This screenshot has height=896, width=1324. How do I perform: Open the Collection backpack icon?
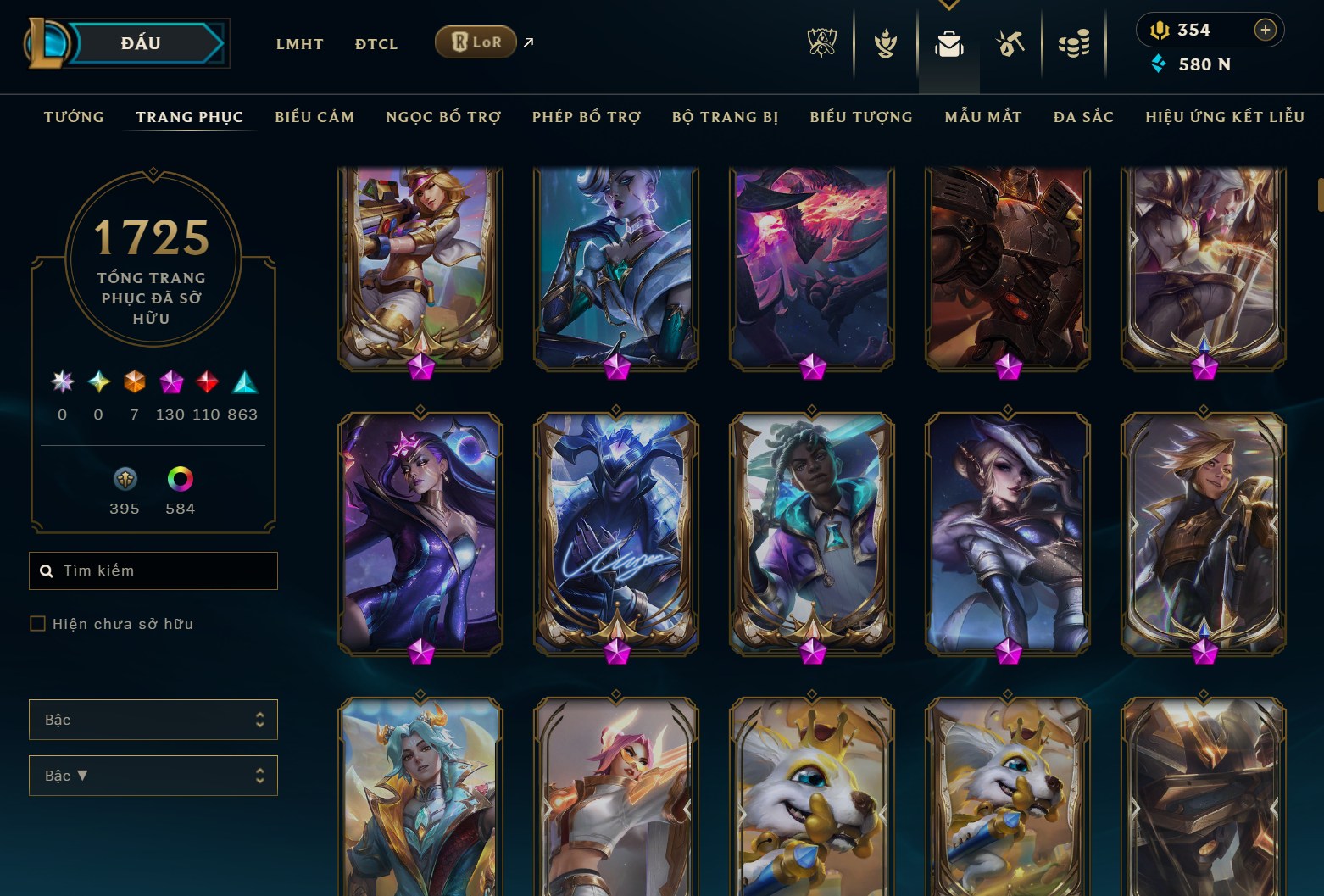(949, 44)
